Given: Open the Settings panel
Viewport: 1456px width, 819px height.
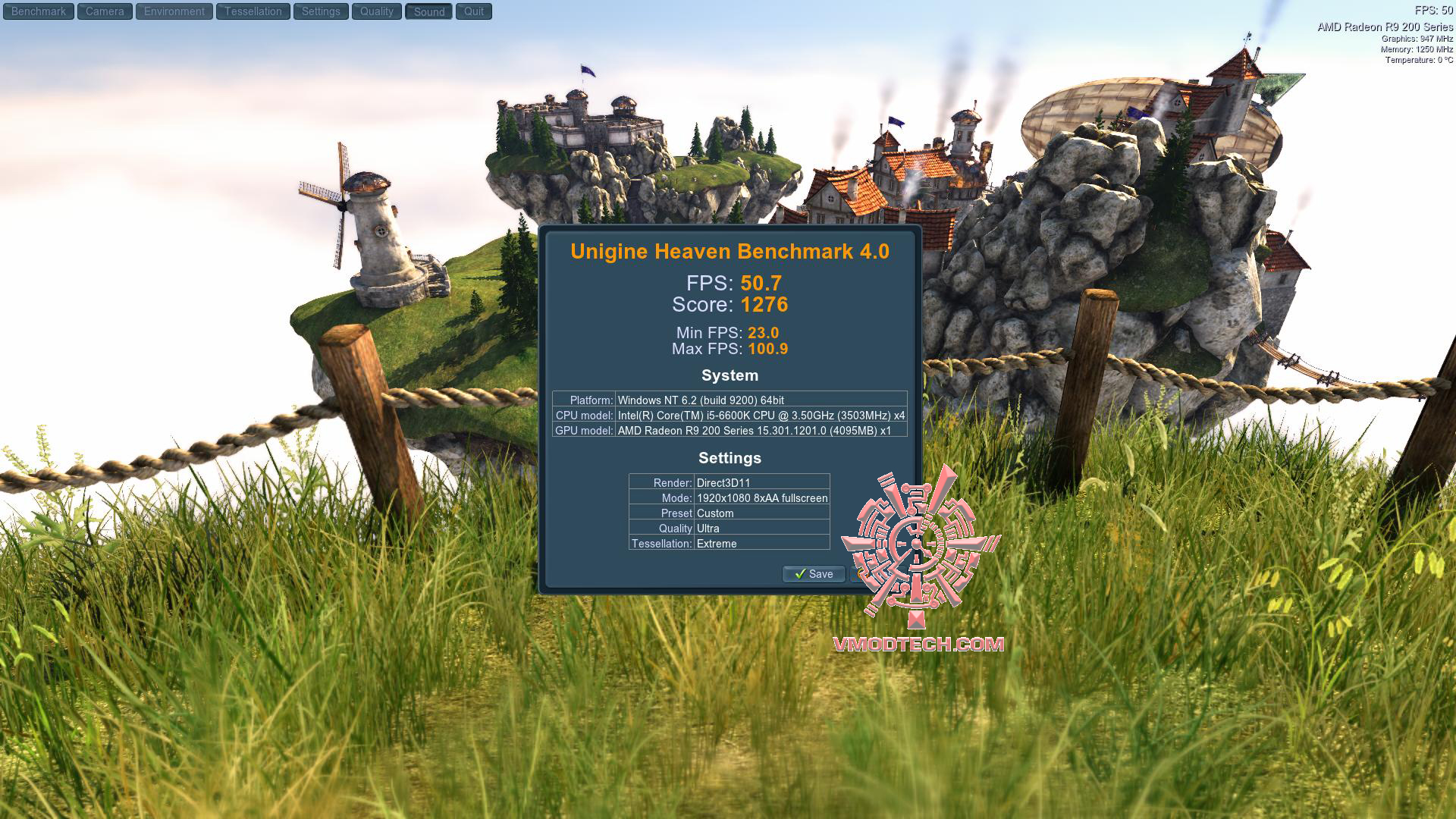Looking at the screenshot, I should [x=321, y=11].
